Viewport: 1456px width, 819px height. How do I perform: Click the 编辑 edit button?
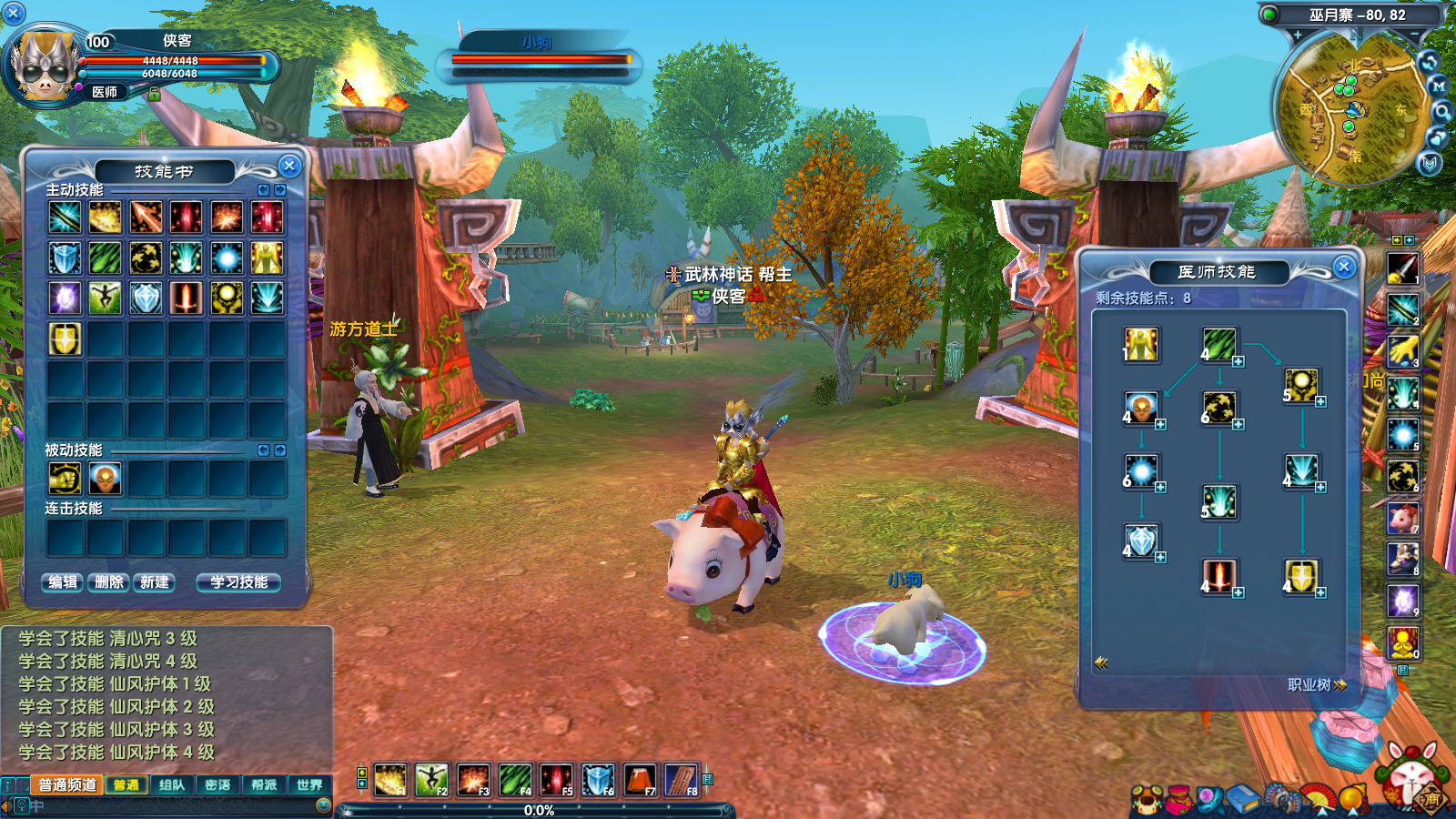(63, 582)
